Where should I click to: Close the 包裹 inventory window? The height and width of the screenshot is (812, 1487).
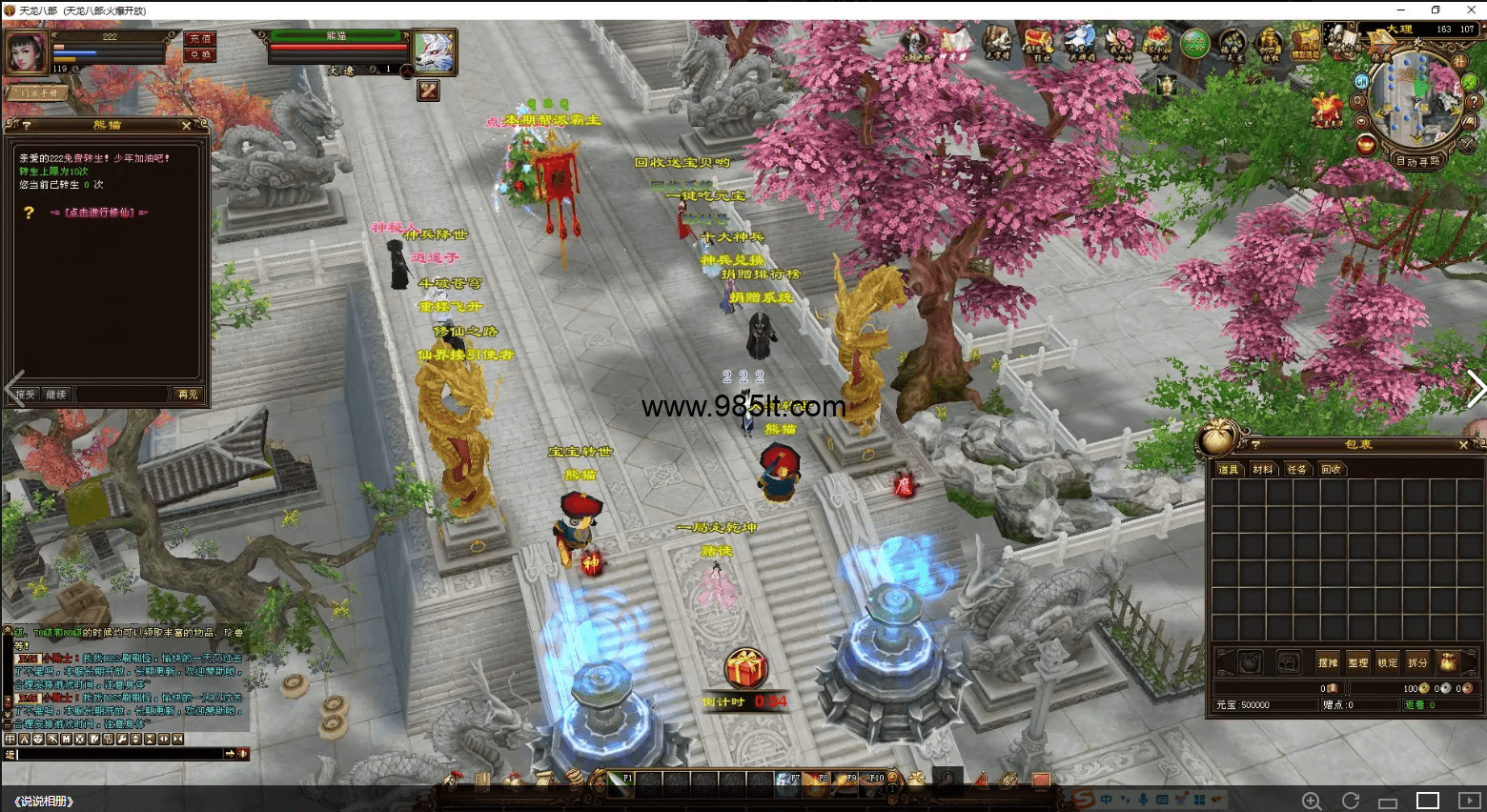[1464, 445]
